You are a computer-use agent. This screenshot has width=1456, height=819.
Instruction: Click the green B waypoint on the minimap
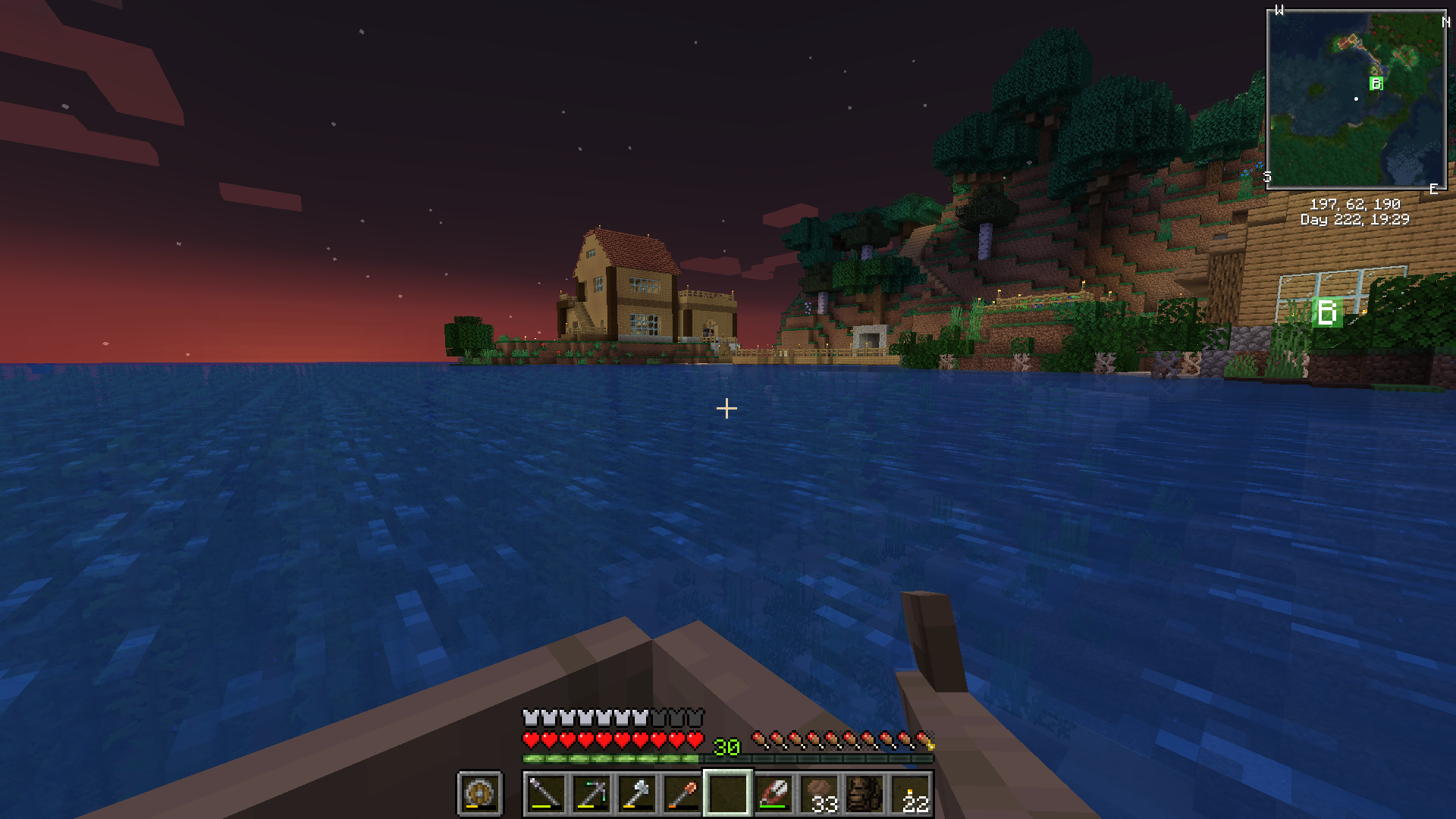1376,83
